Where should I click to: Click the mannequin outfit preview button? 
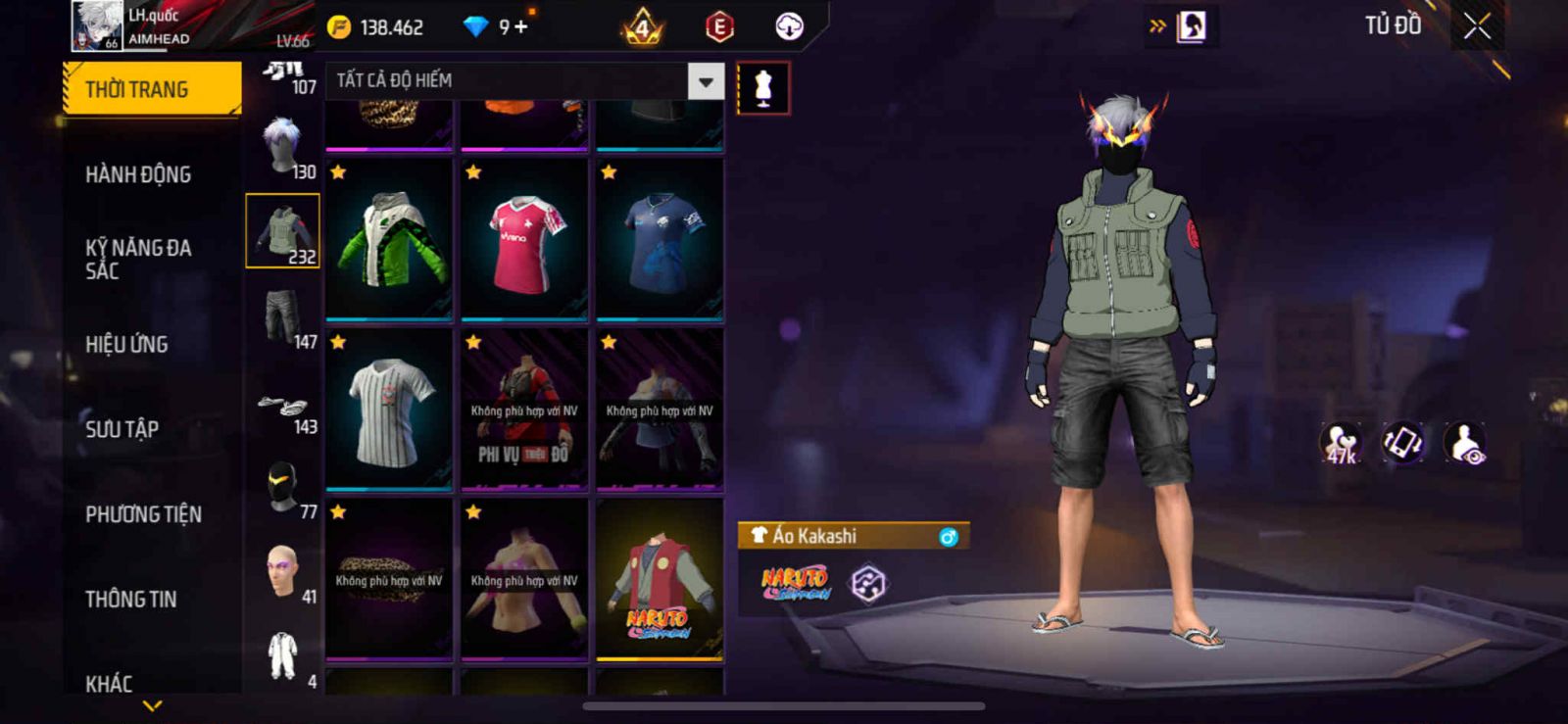coord(762,88)
